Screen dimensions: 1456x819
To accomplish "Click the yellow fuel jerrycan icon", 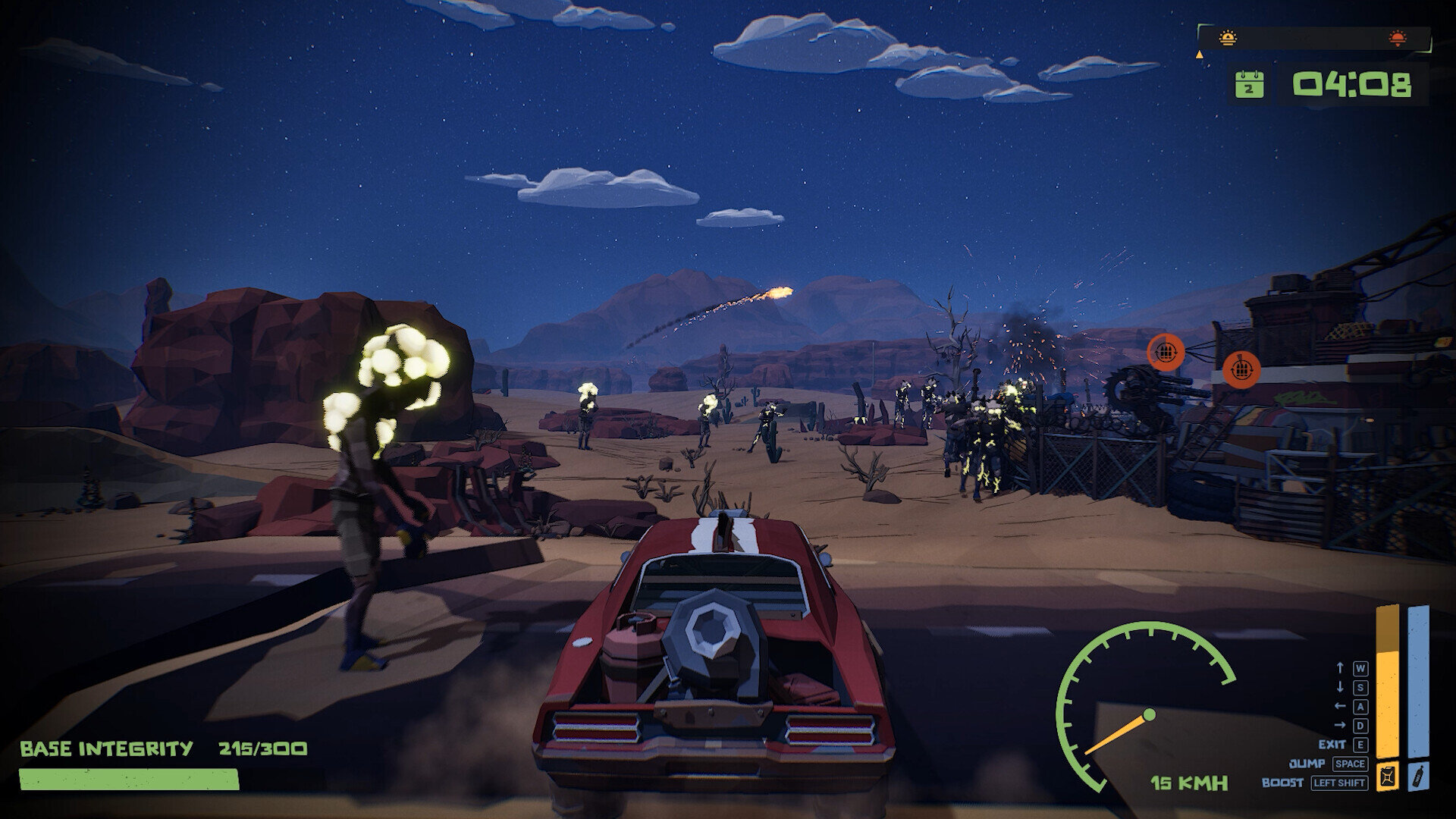I will (x=1388, y=778).
